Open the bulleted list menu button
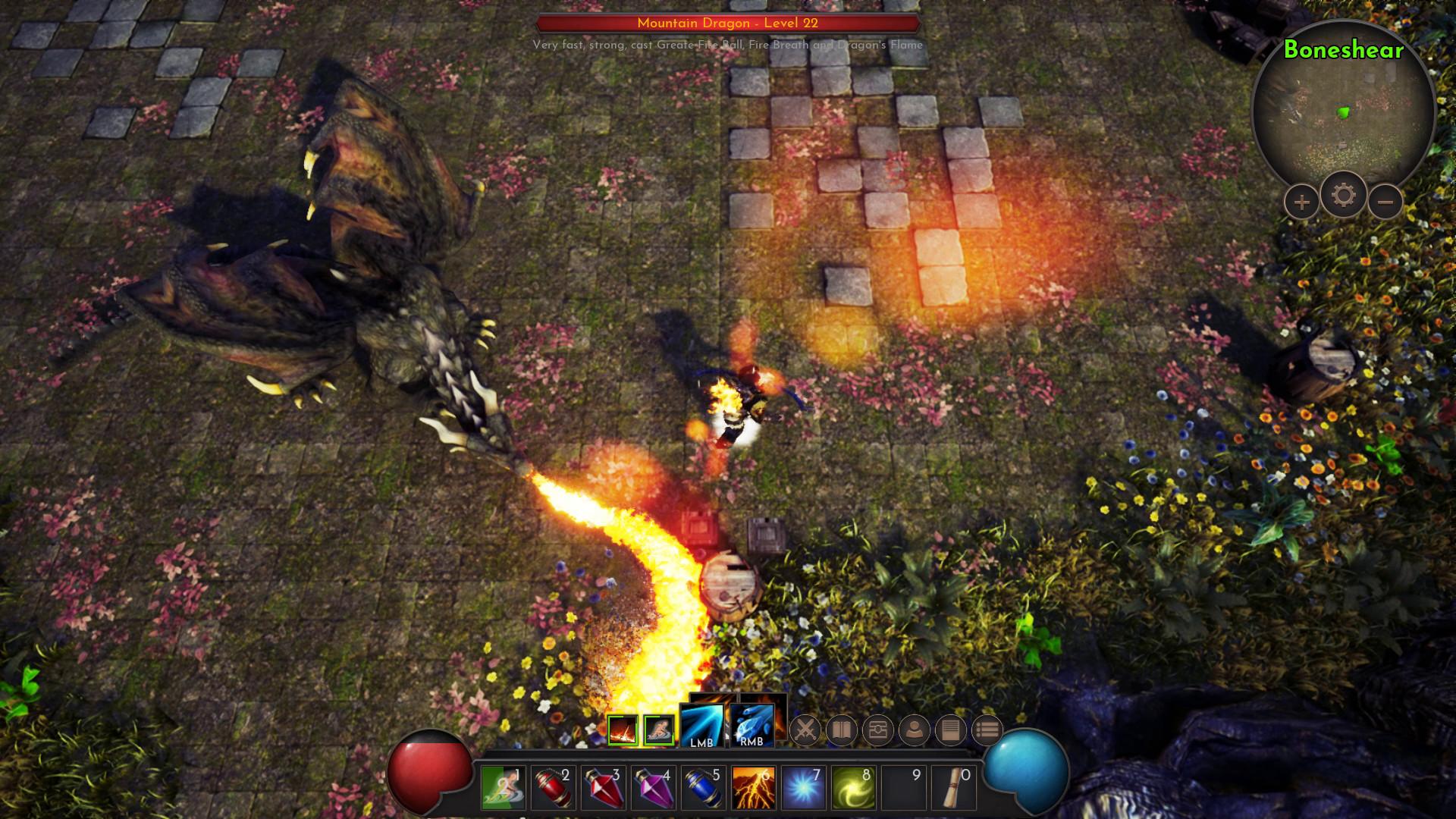Screen dimensions: 1456x819 [x=987, y=730]
